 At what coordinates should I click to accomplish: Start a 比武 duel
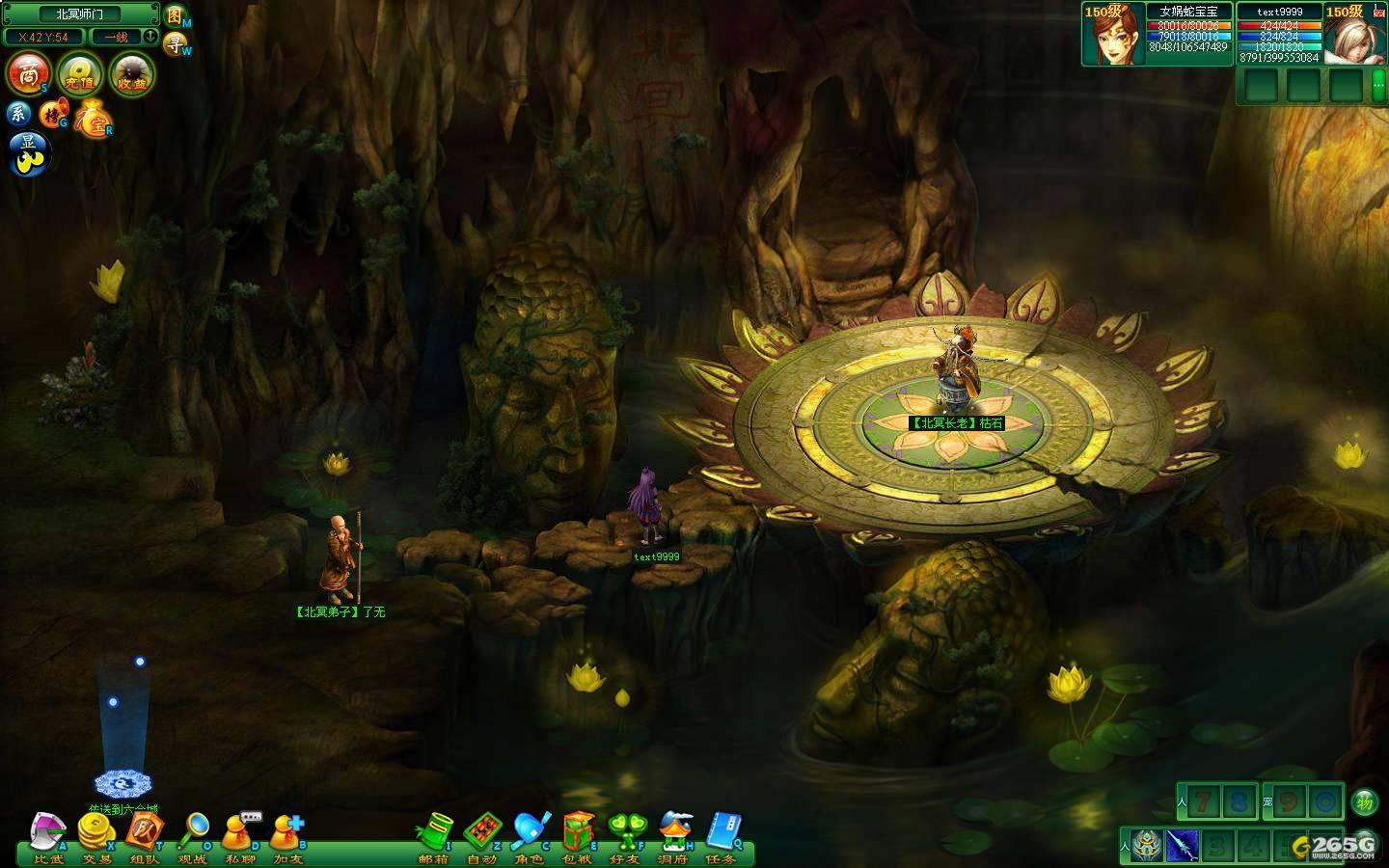point(48,835)
